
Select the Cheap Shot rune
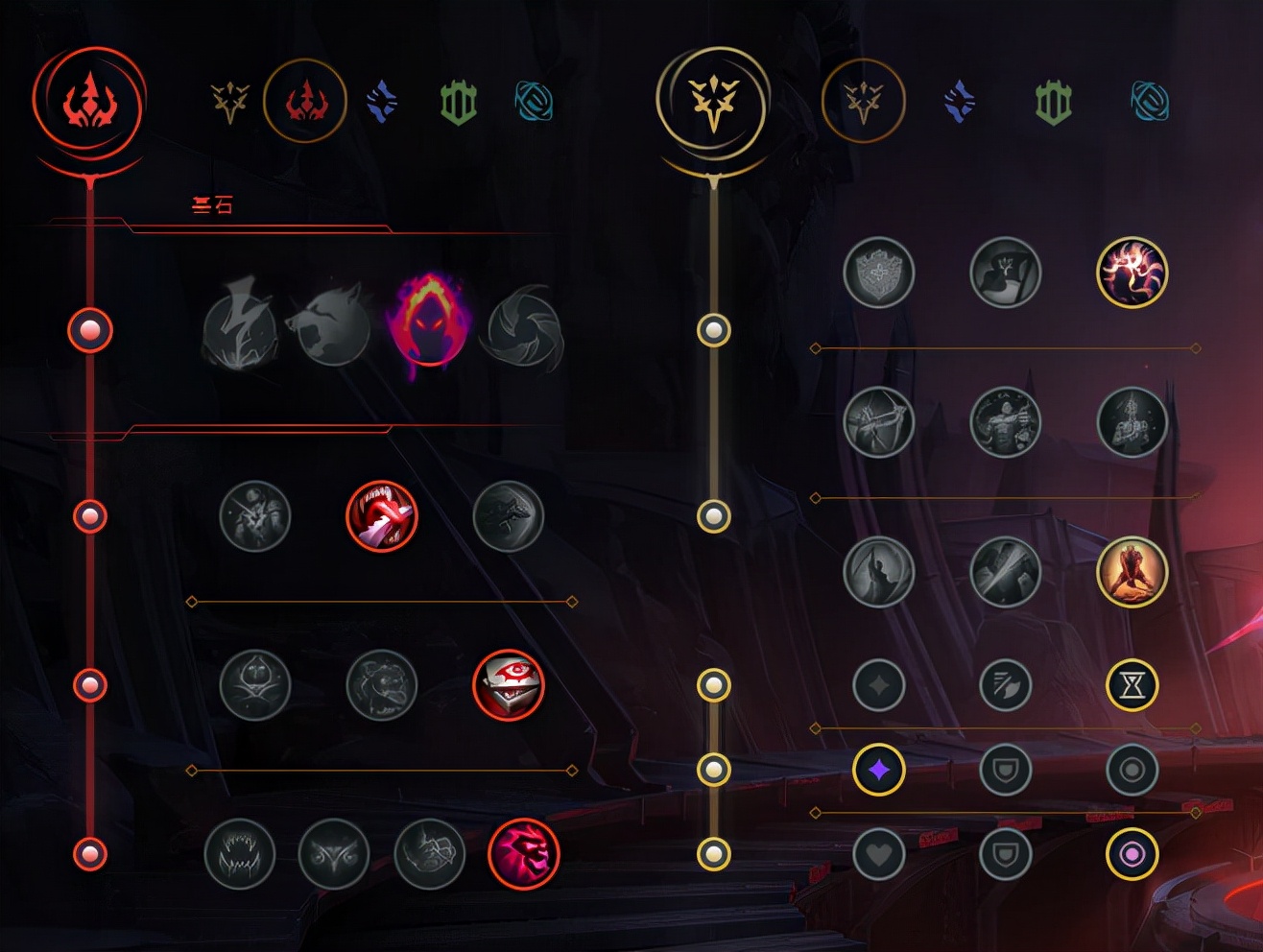pyautogui.click(x=255, y=516)
